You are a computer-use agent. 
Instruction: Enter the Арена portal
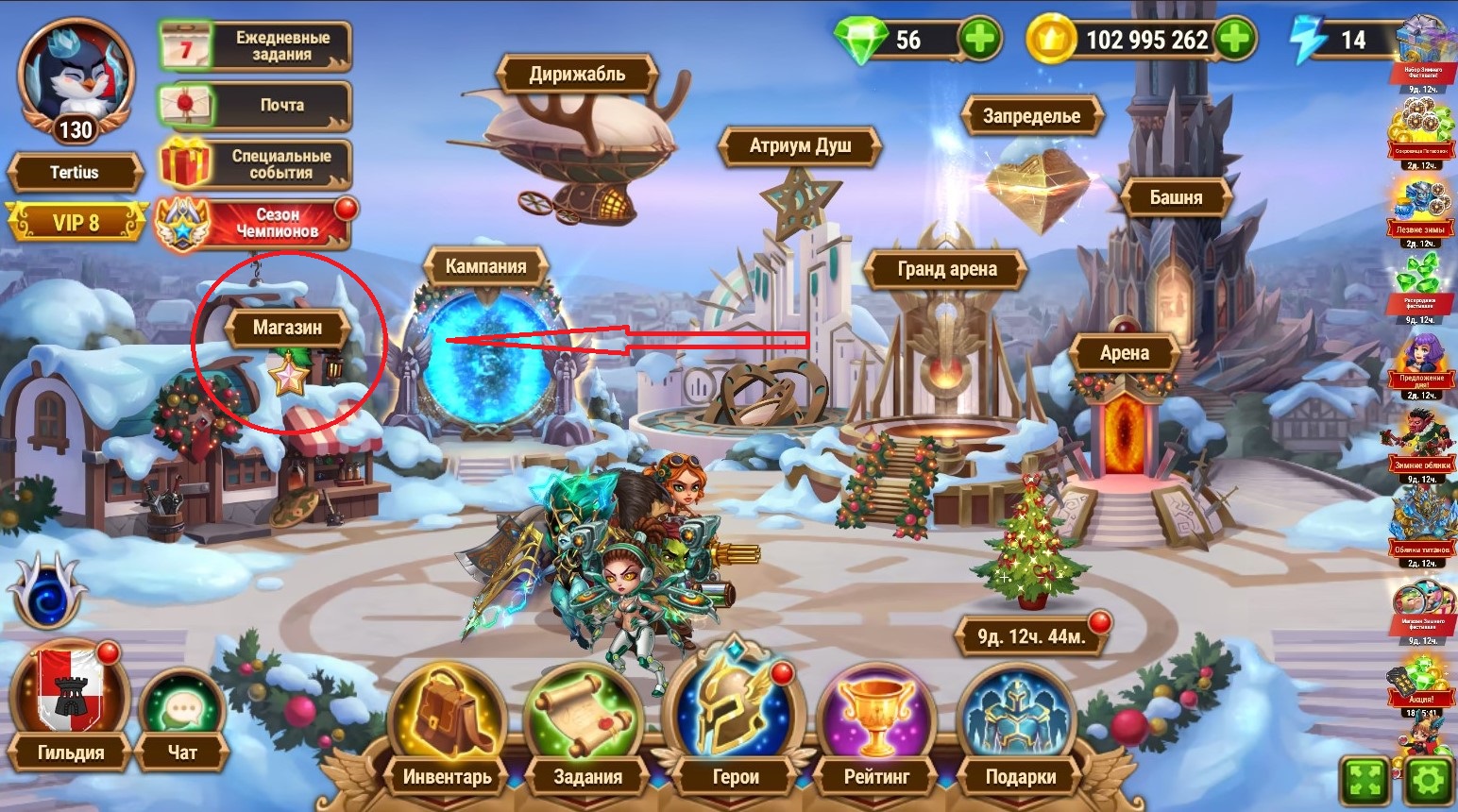[1124, 354]
